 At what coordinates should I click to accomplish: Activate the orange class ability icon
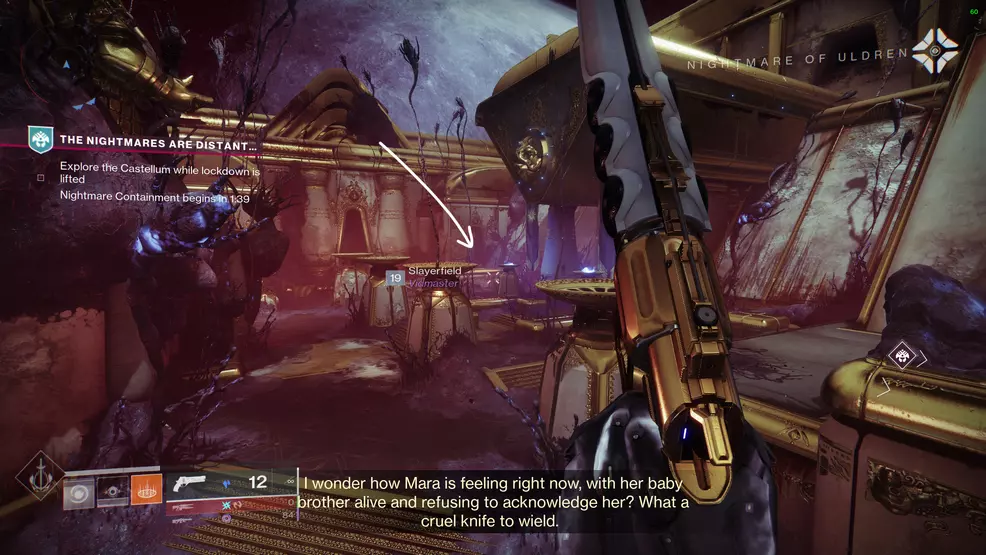click(x=146, y=492)
